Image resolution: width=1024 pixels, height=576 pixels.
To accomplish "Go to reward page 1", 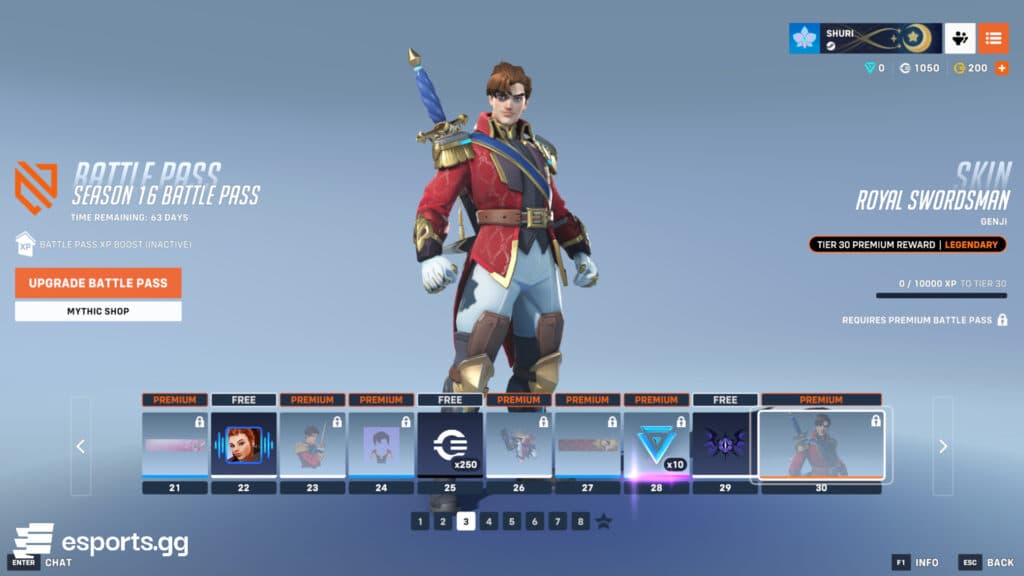I will (x=420, y=521).
